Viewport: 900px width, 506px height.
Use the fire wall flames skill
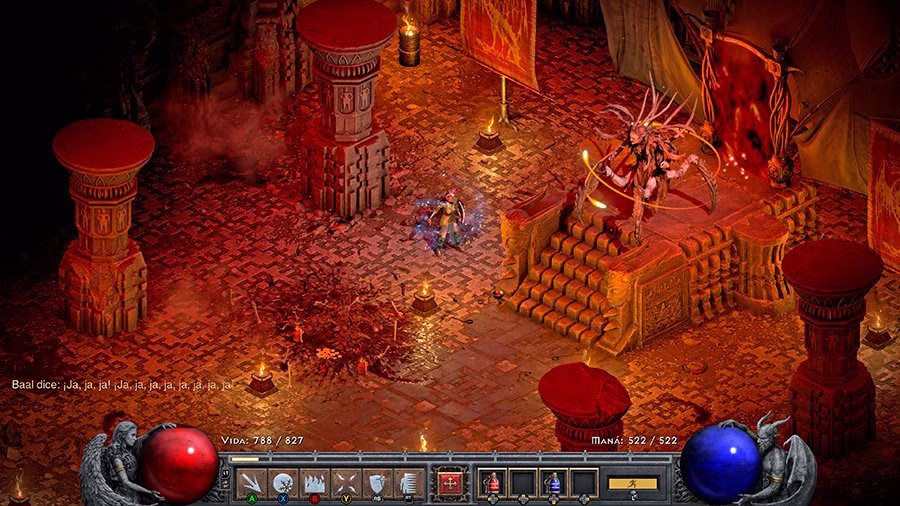[x=314, y=482]
